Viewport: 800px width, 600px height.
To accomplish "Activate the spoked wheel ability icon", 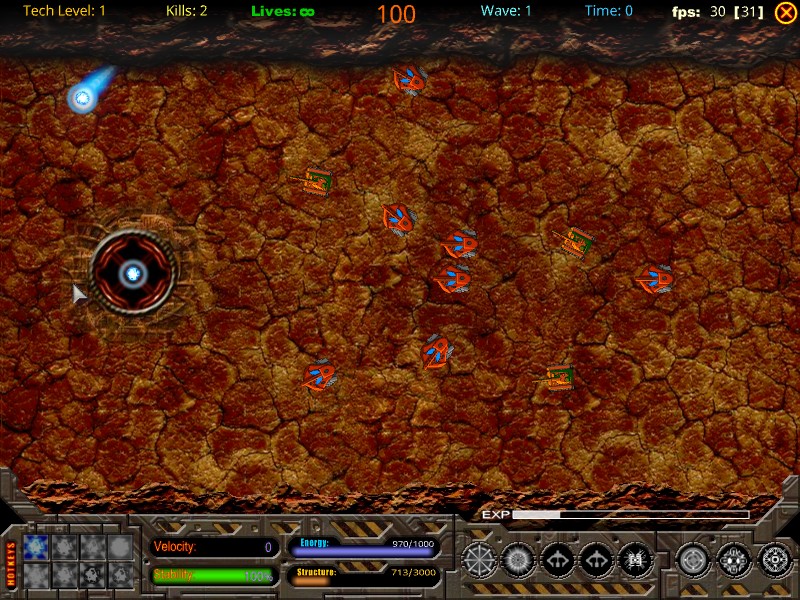I will click(x=479, y=560).
